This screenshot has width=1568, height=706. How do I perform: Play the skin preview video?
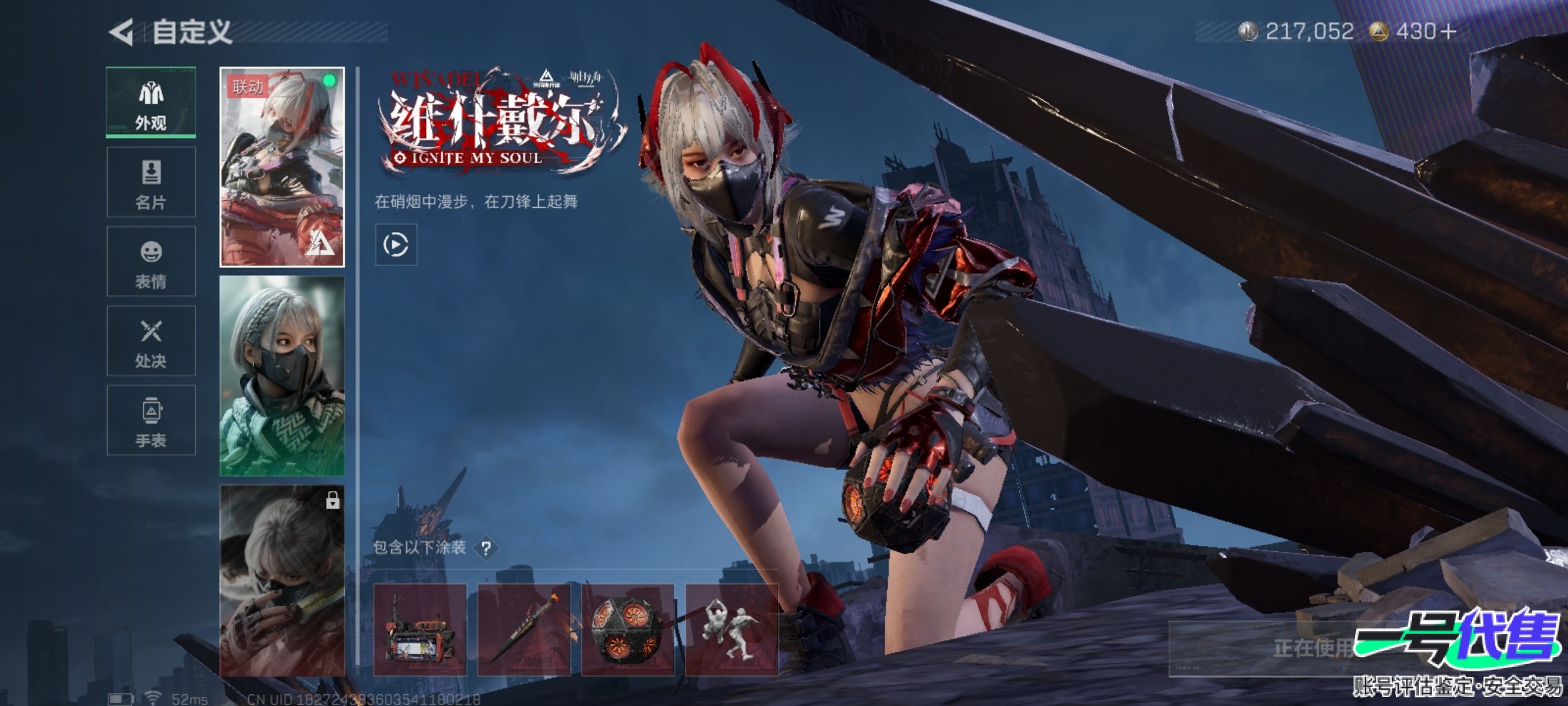tap(396, 245)
